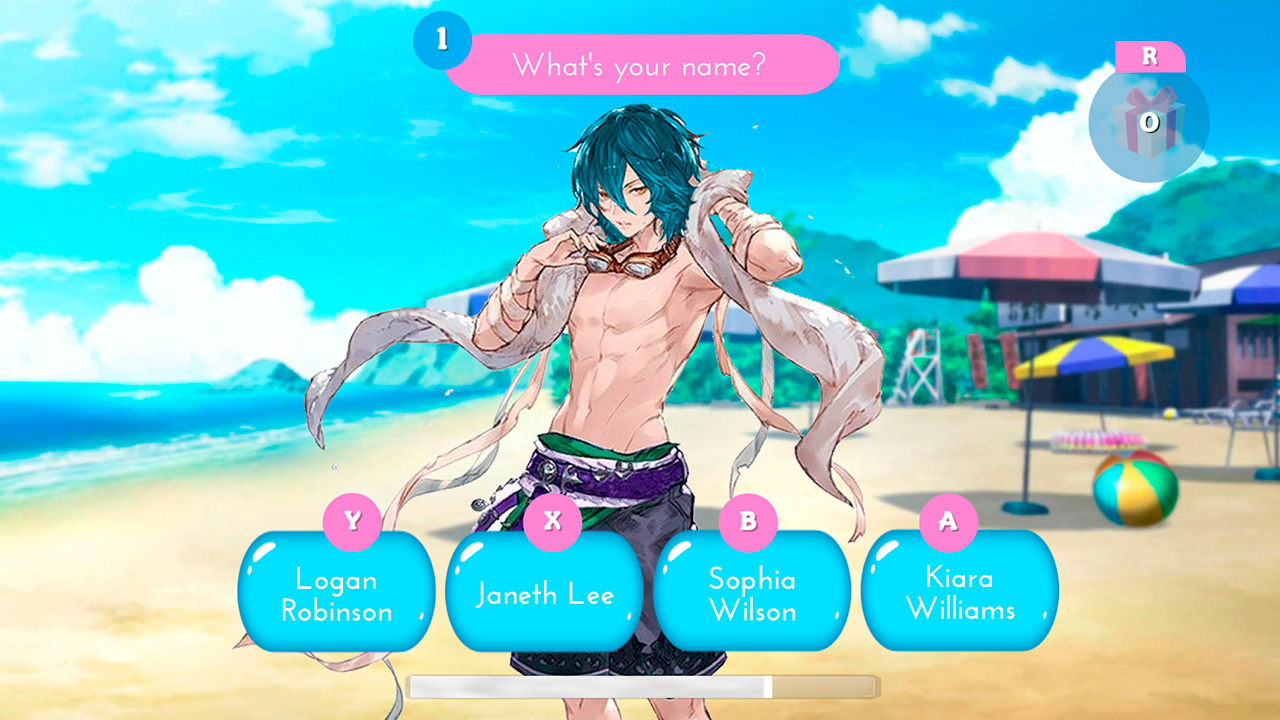Click the pink R shoulder-button tab above the gift

(x=1152, y=57)
